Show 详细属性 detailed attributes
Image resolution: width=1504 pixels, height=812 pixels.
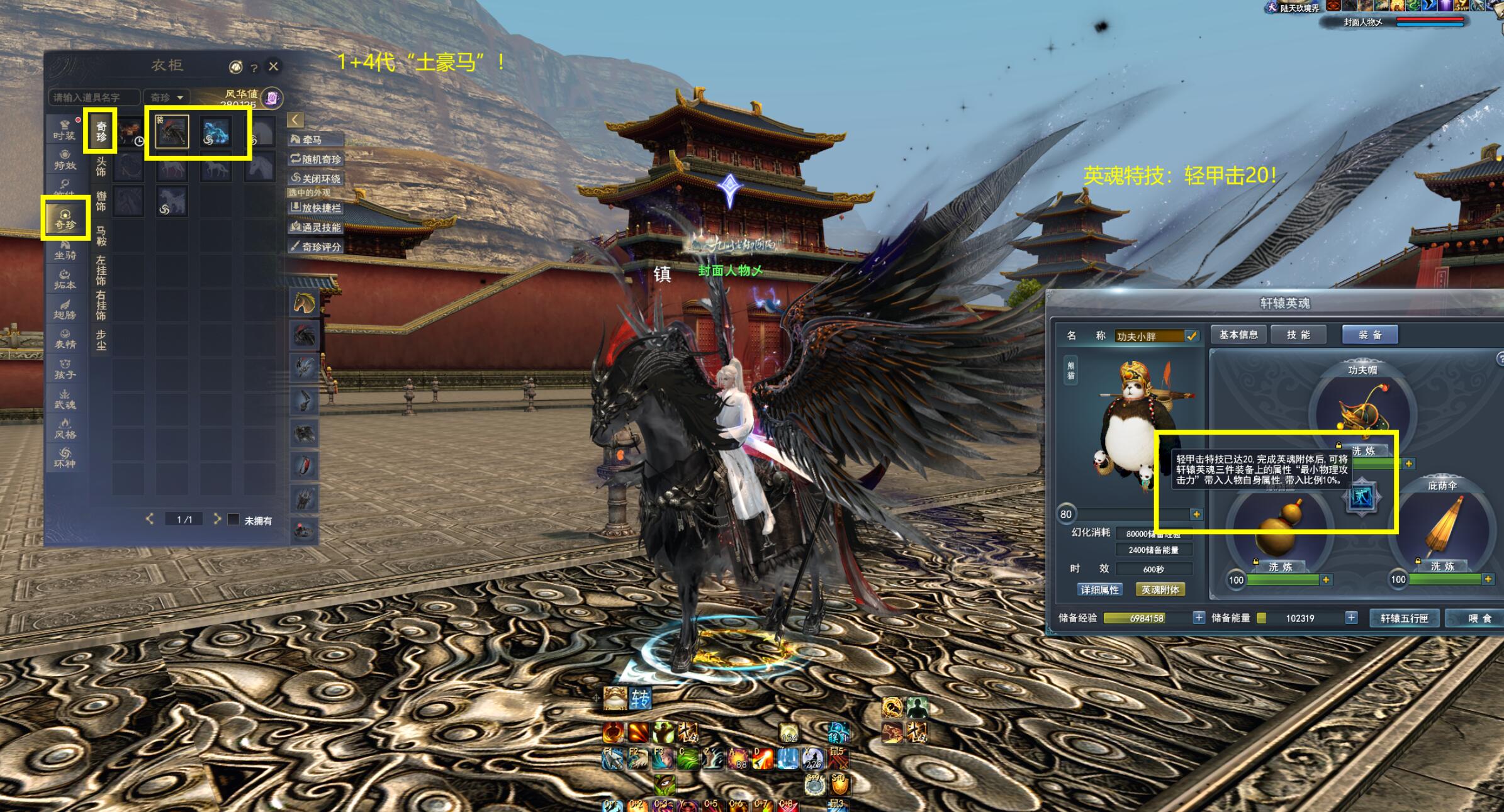click(x=1099, y=589)
